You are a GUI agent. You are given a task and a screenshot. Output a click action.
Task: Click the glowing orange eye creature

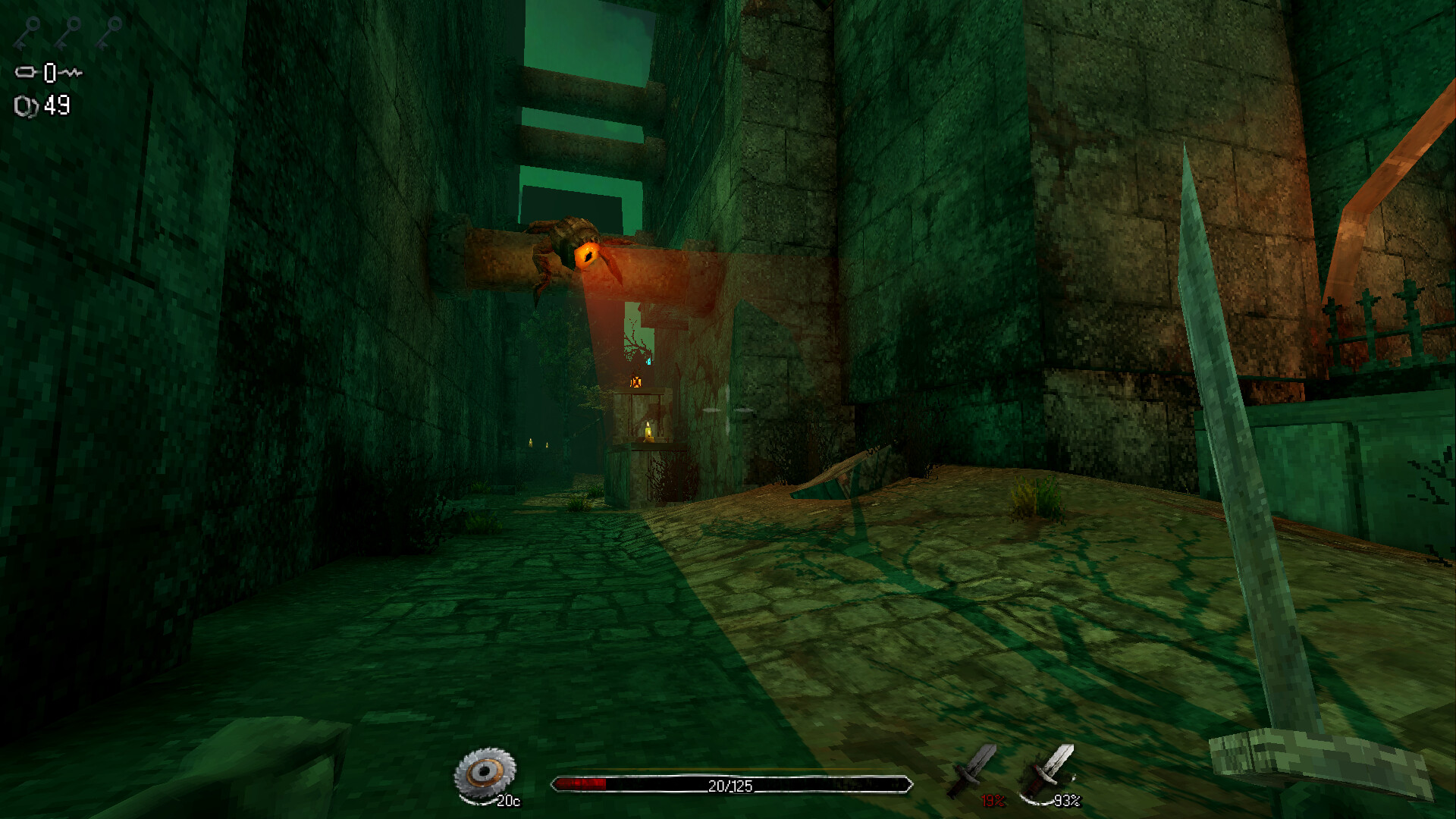click(588, 254)
